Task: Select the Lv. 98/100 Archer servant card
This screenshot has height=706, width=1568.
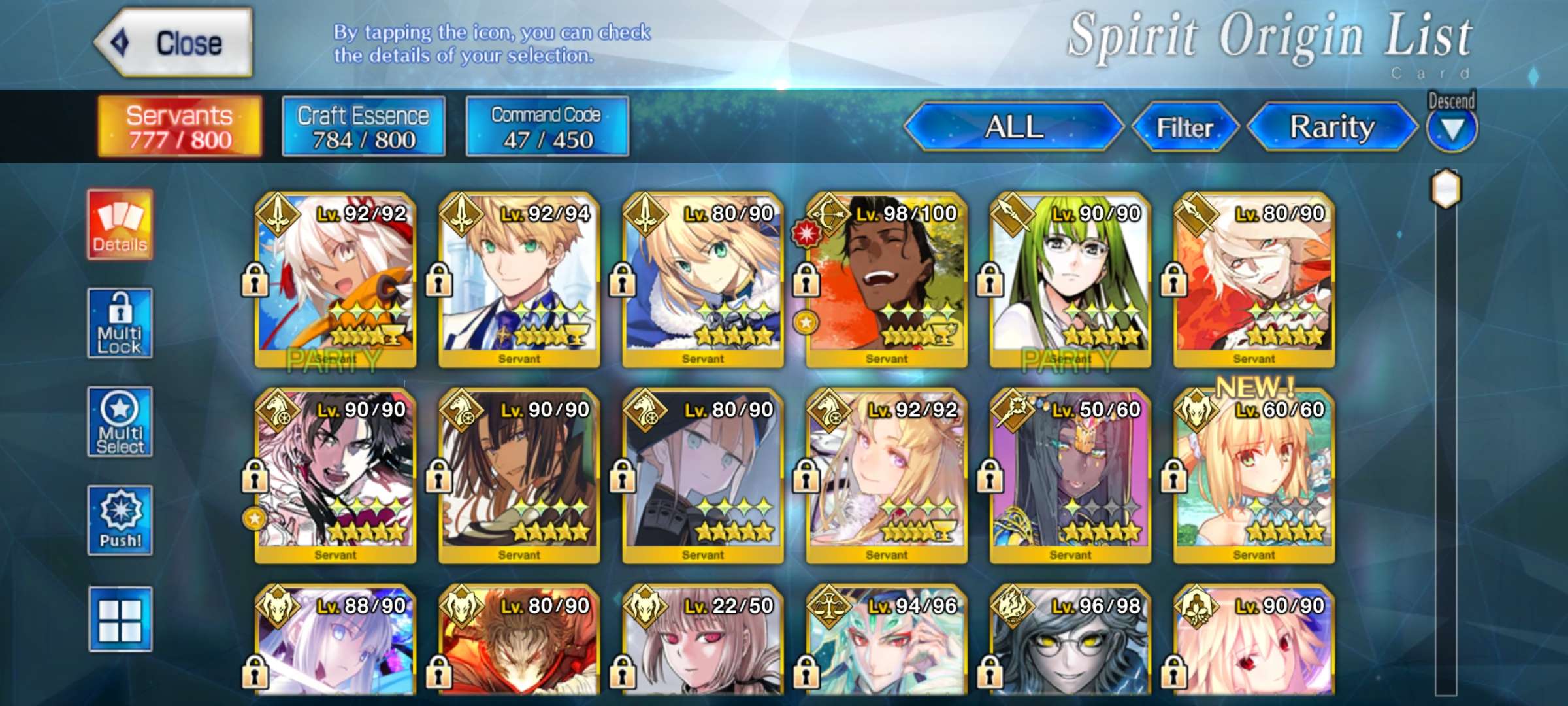Action: [887, 279]
